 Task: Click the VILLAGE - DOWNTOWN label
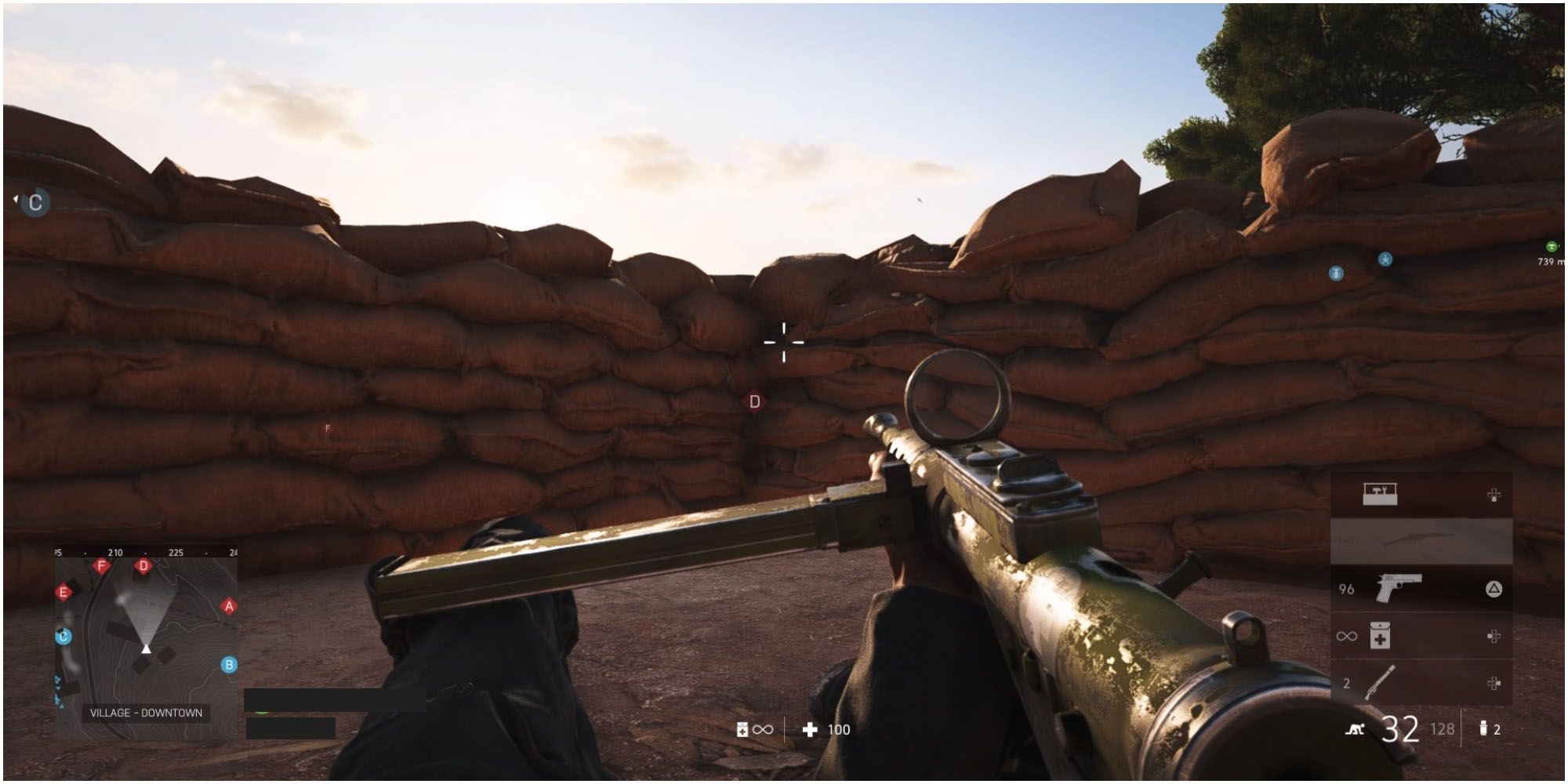pyautogui.click(x=147, y=711)
